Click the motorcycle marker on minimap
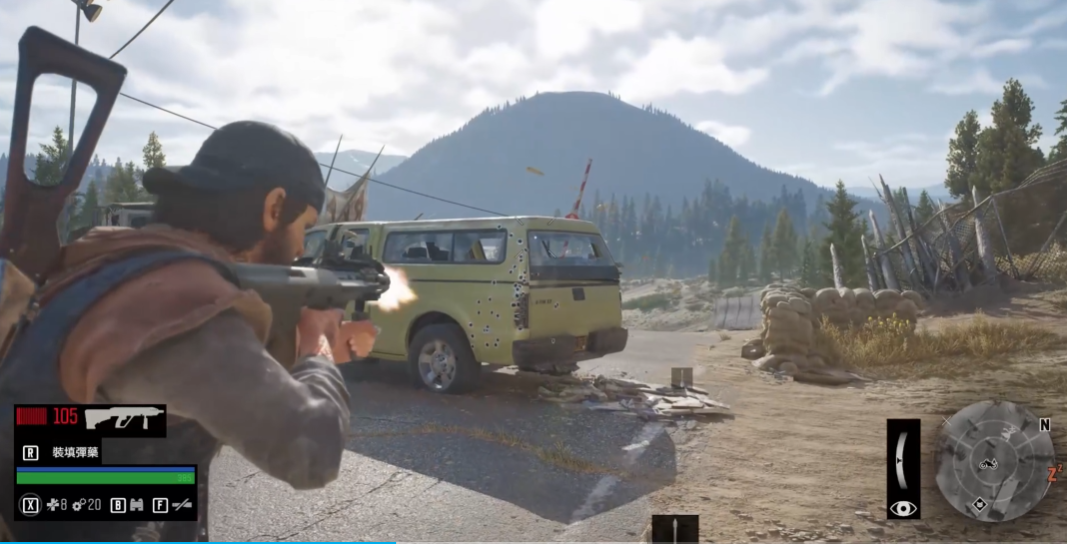The width and height of the screenshot is (1067, 544). [987, 464]
